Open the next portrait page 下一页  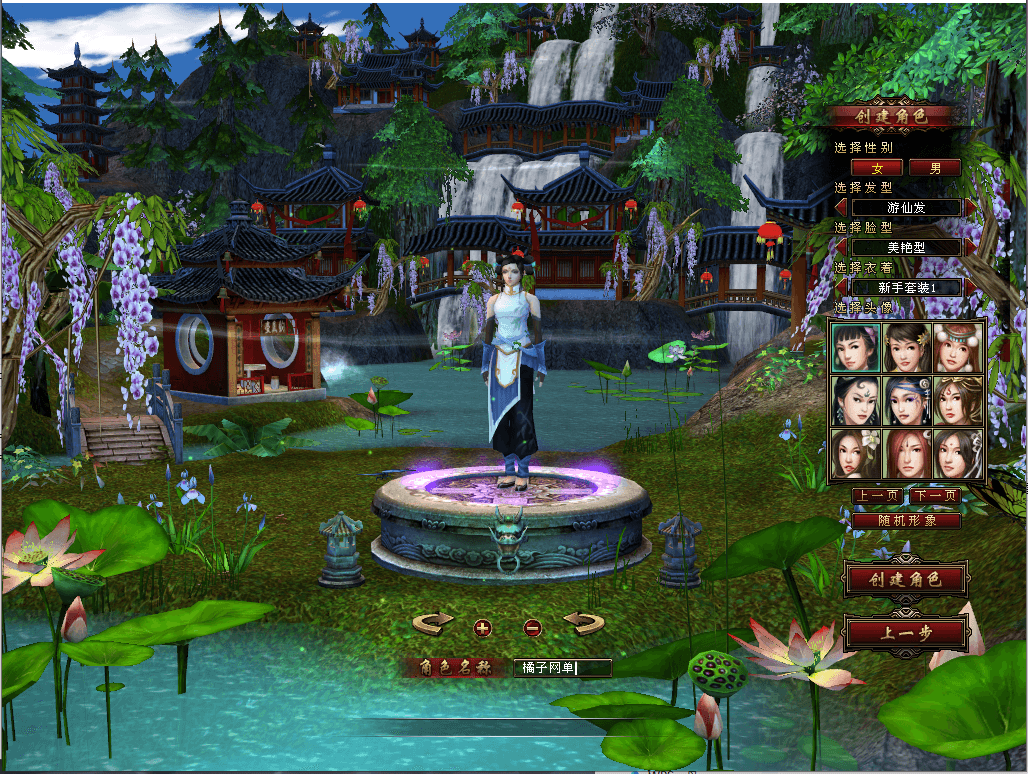(x=935, y=496)
